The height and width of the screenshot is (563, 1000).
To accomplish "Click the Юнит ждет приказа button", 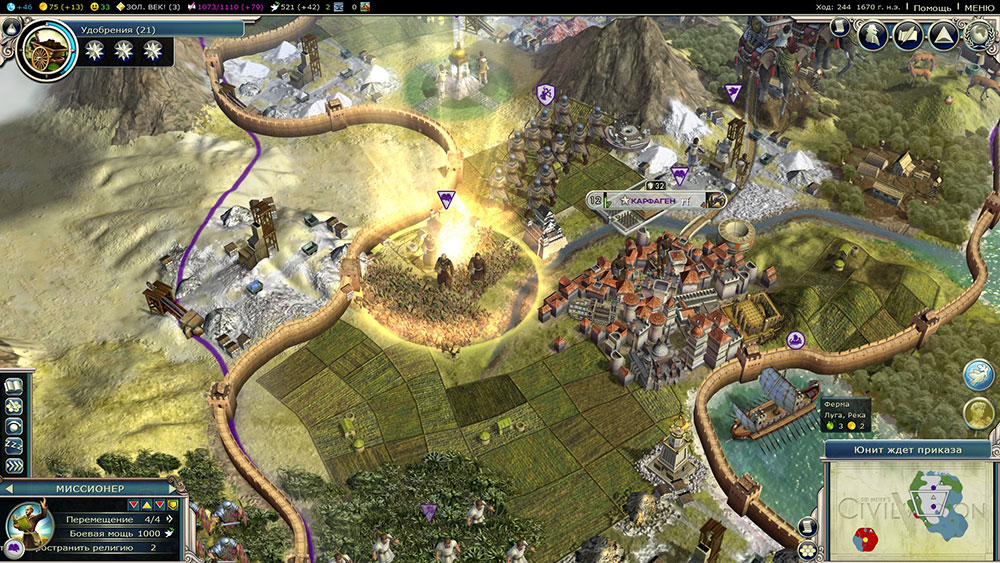I will (x=908, y=450).
